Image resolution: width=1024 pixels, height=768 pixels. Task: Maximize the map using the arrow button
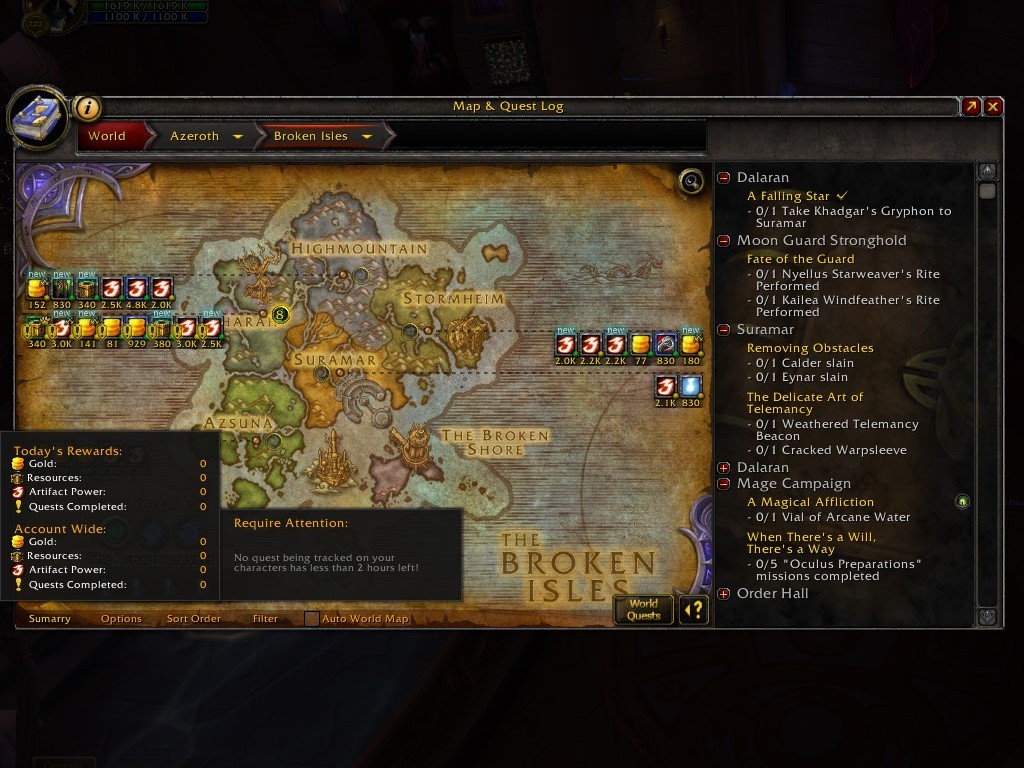[x=971, y=106]
